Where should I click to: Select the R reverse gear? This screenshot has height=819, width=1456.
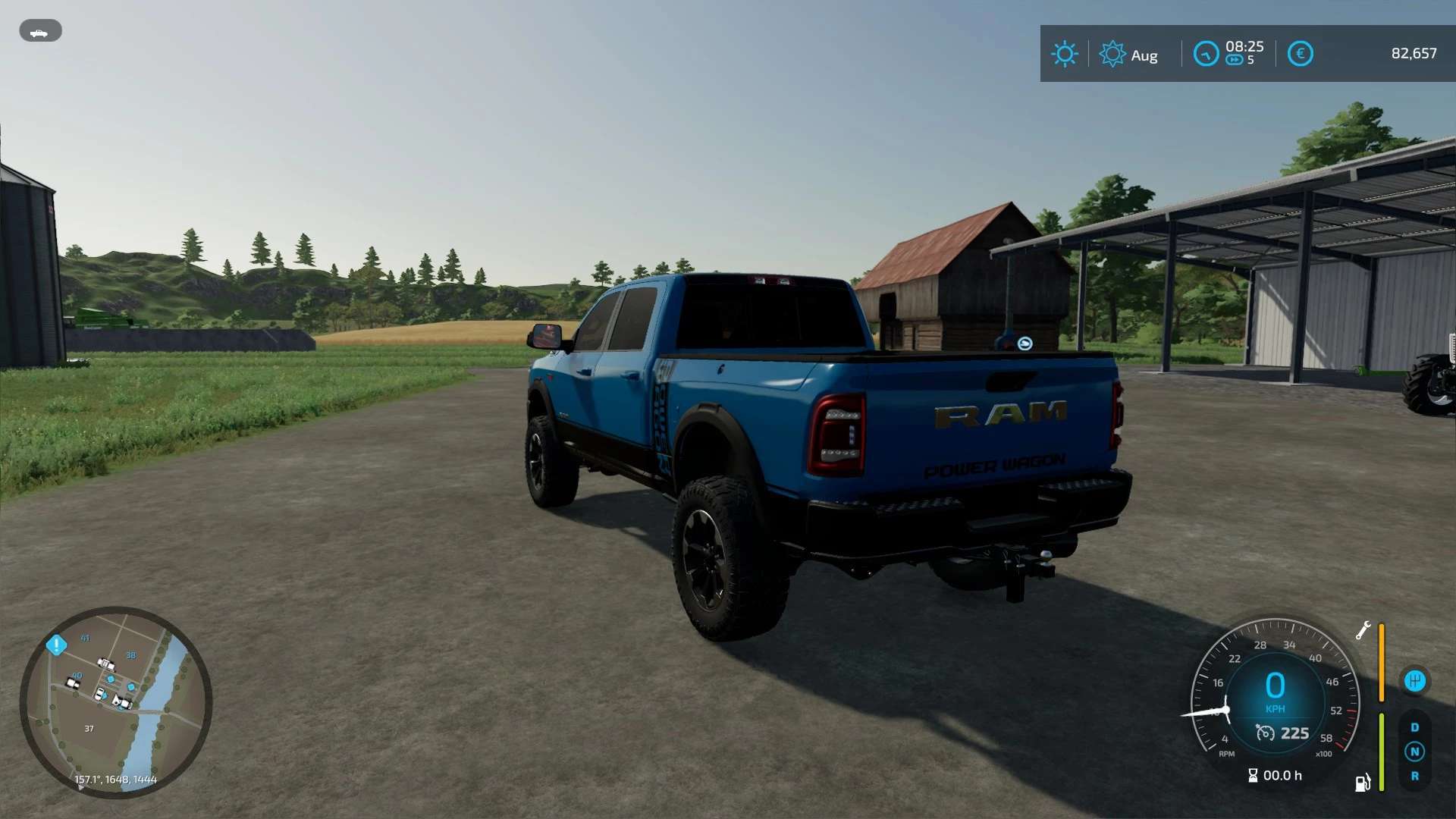[x=1414, y=776]
